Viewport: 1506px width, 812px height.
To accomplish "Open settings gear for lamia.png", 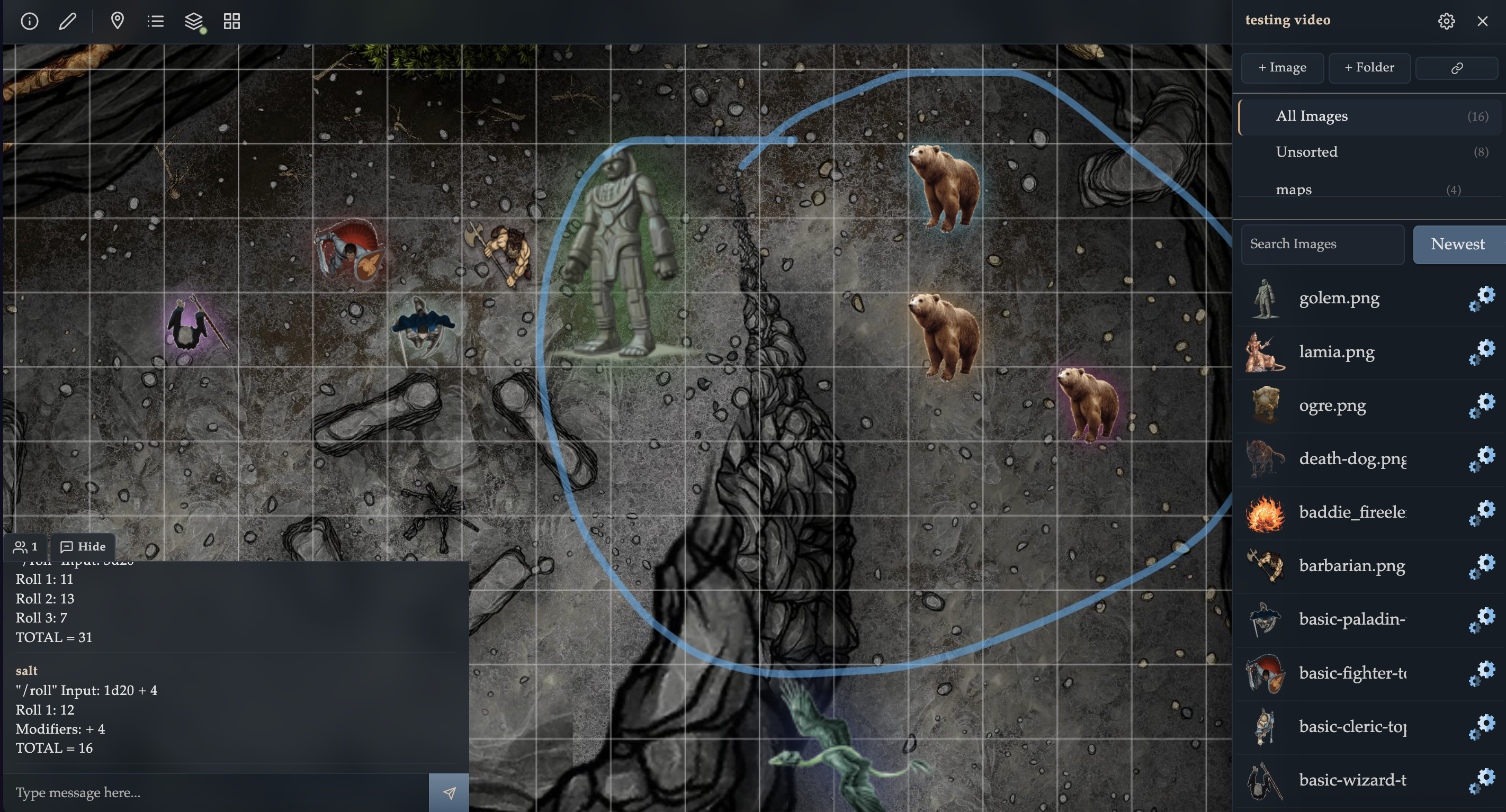I will [1484, 351].
